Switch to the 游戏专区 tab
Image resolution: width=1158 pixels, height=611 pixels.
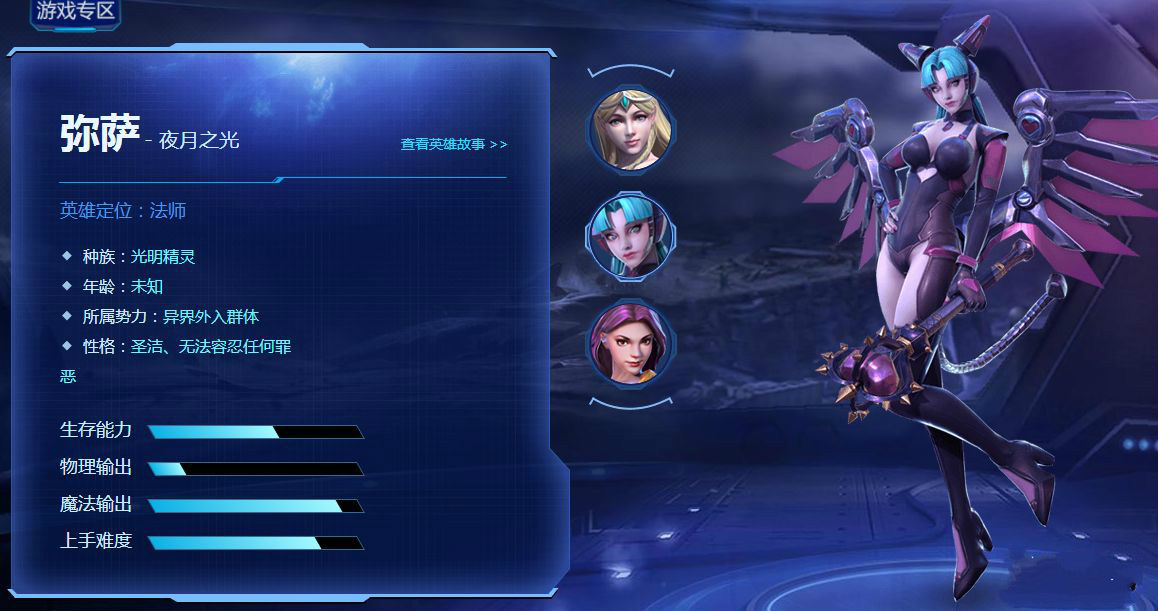(x=76, y=12)
